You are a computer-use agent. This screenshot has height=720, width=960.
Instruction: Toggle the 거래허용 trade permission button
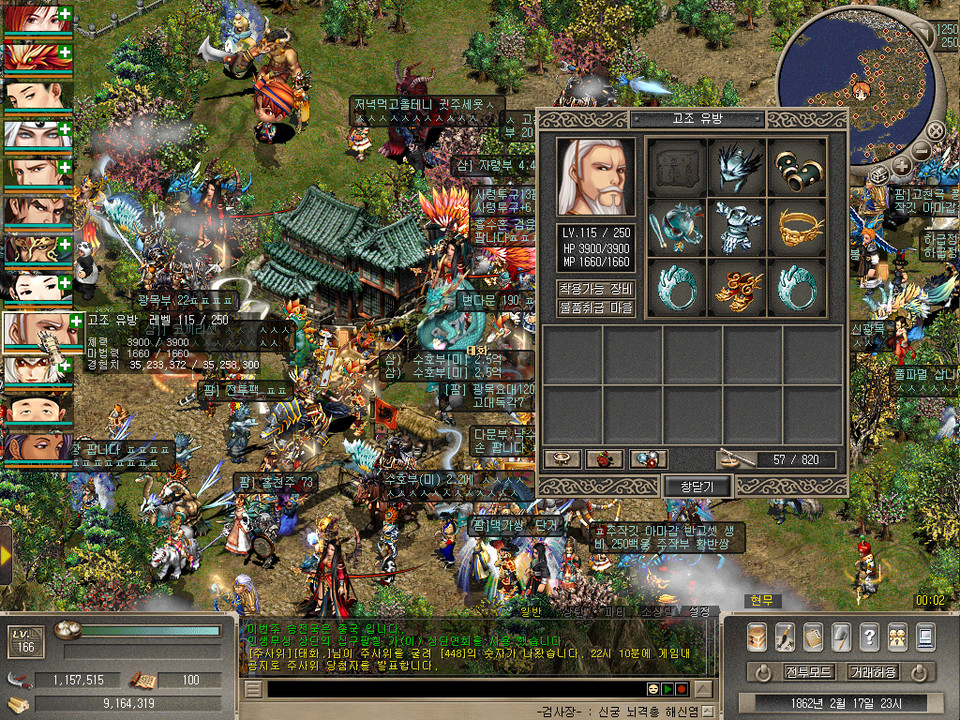[x=872, y=672]
